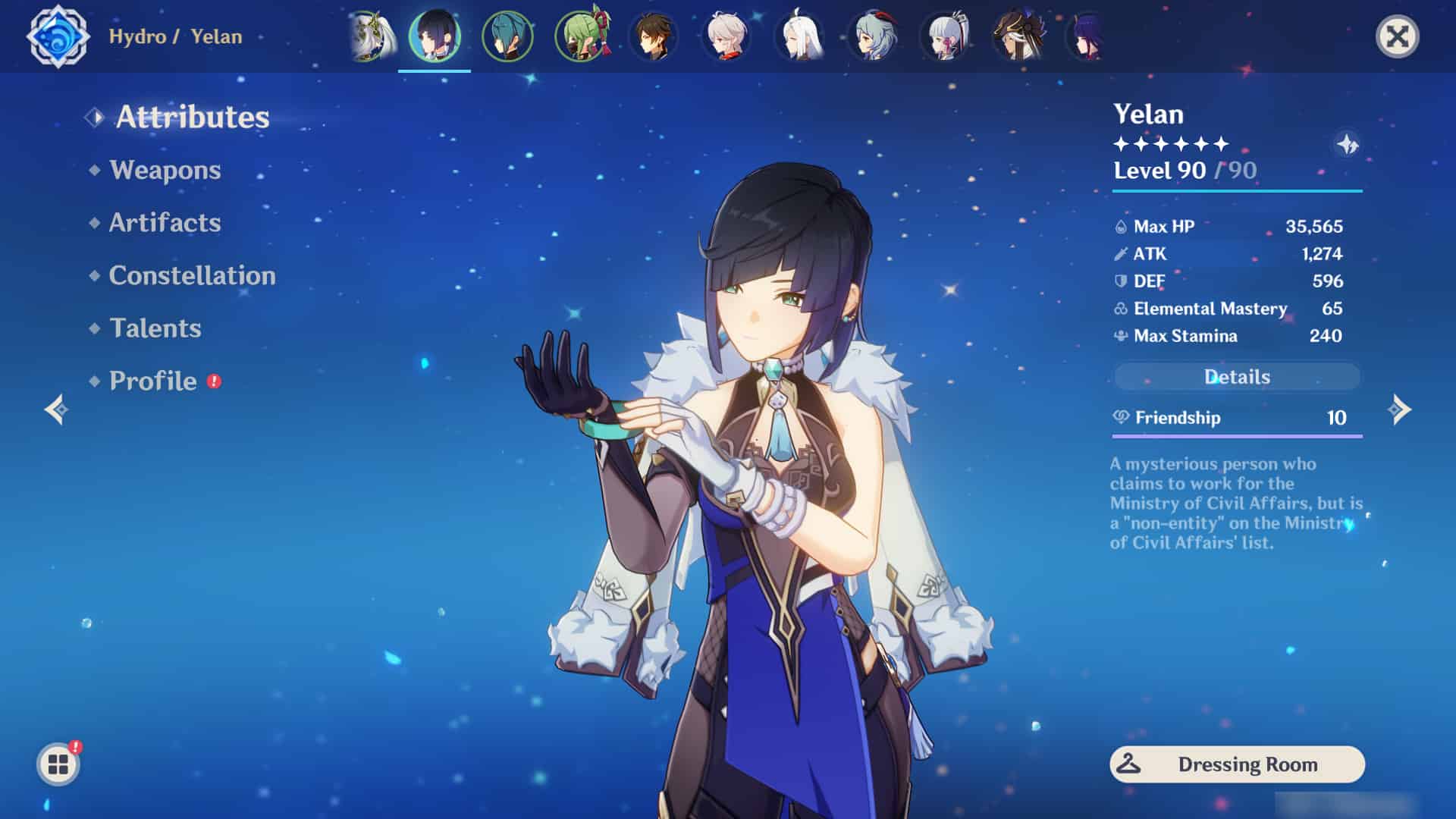Switch to next character with right arrow
This screenshot has width=1456, height=819.
click(x=1399, y=410)
